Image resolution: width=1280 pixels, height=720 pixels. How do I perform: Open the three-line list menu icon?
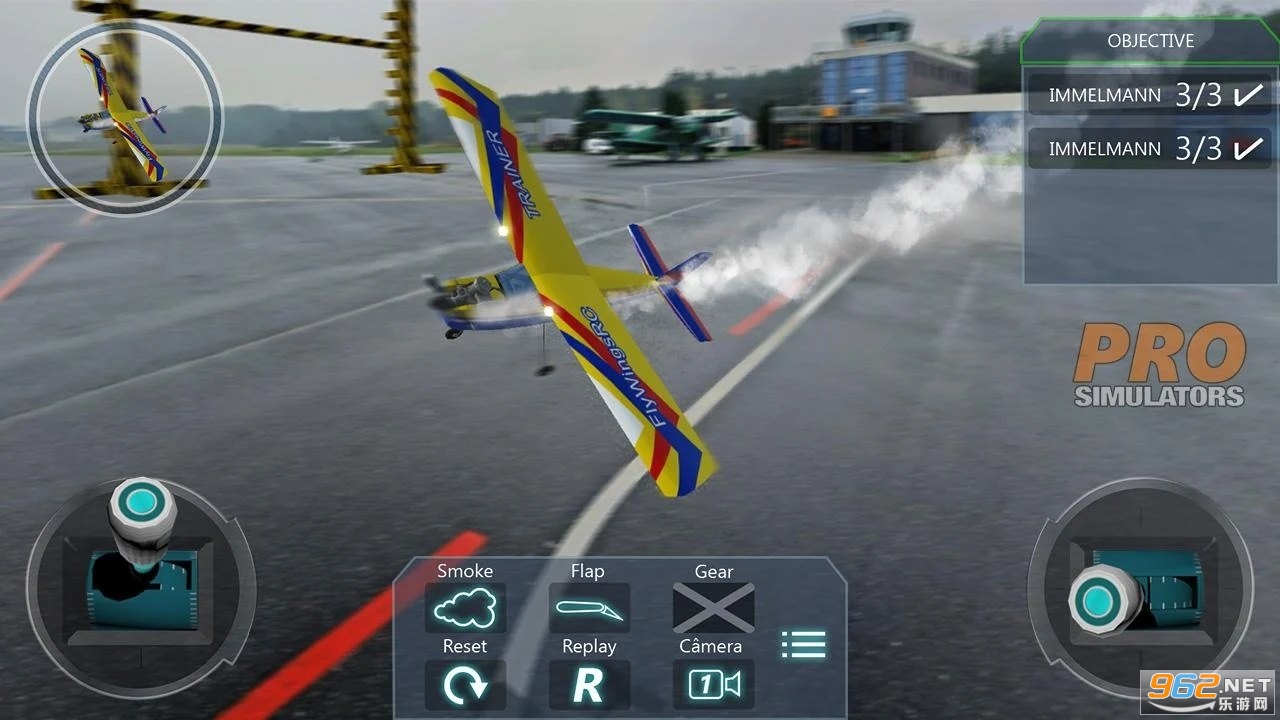click(x=803, y=645)
